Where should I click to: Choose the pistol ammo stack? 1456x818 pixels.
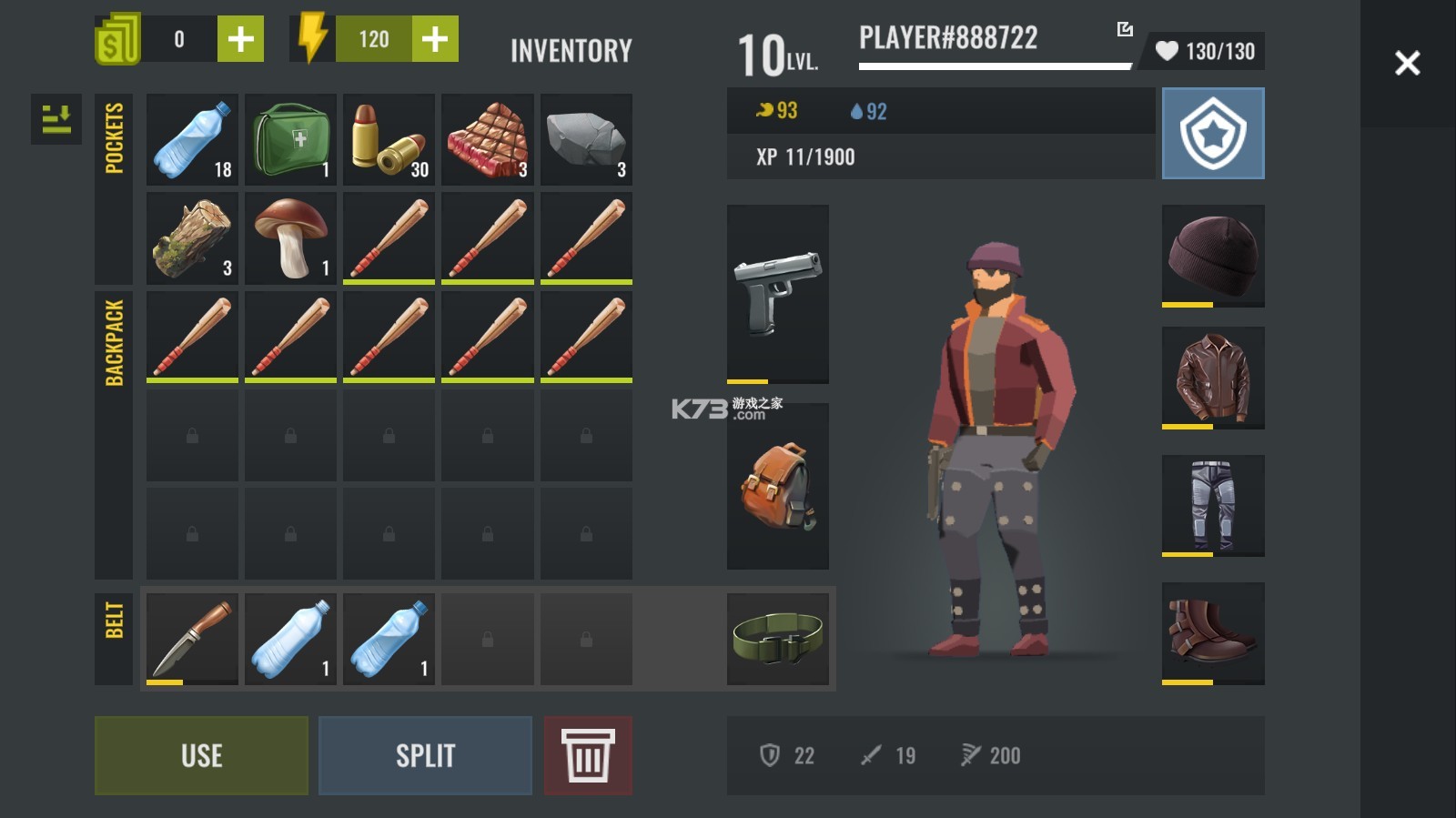pos(389,140)
